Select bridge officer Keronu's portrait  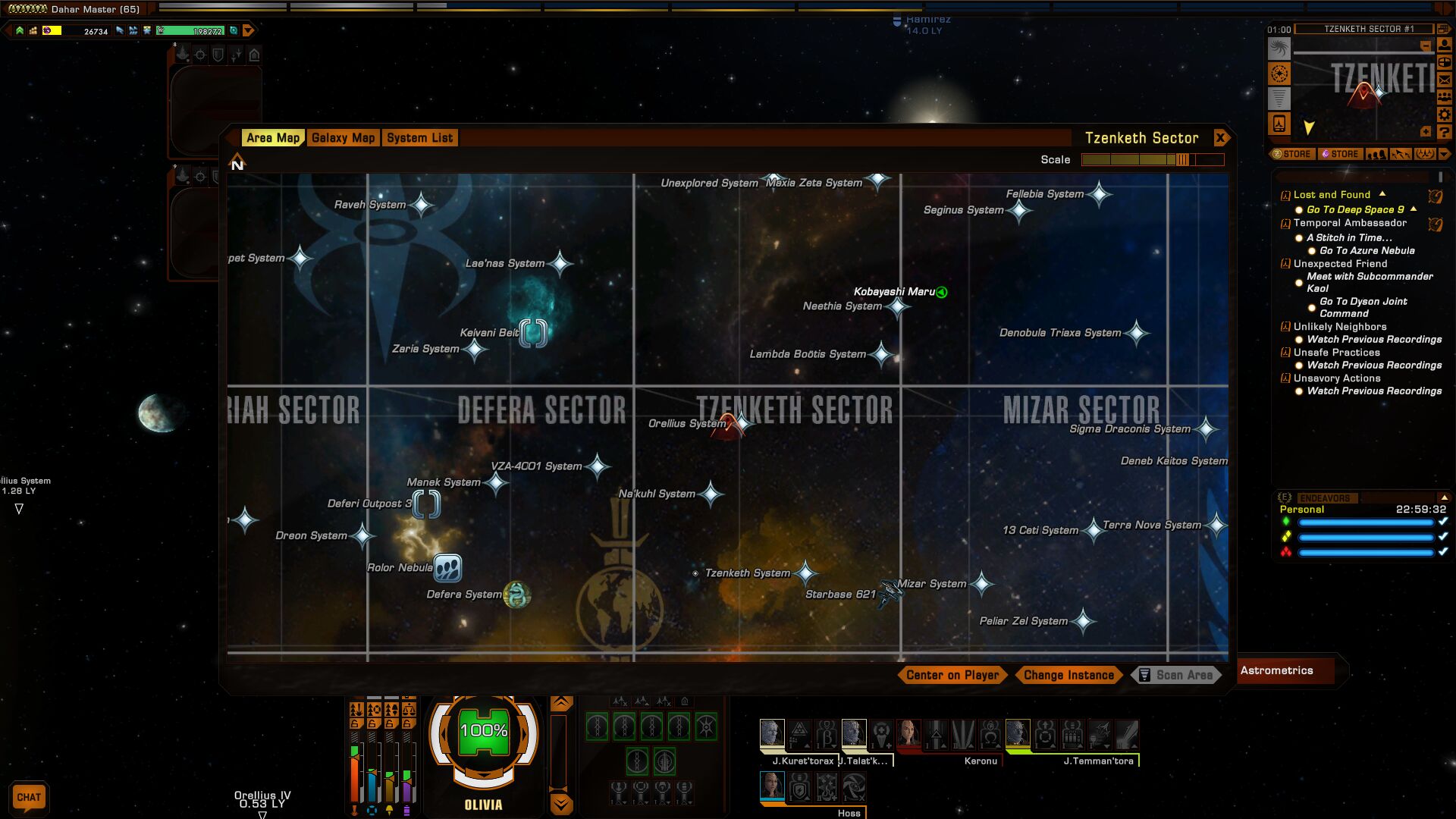pyautogui.click(x=908, y=734)
